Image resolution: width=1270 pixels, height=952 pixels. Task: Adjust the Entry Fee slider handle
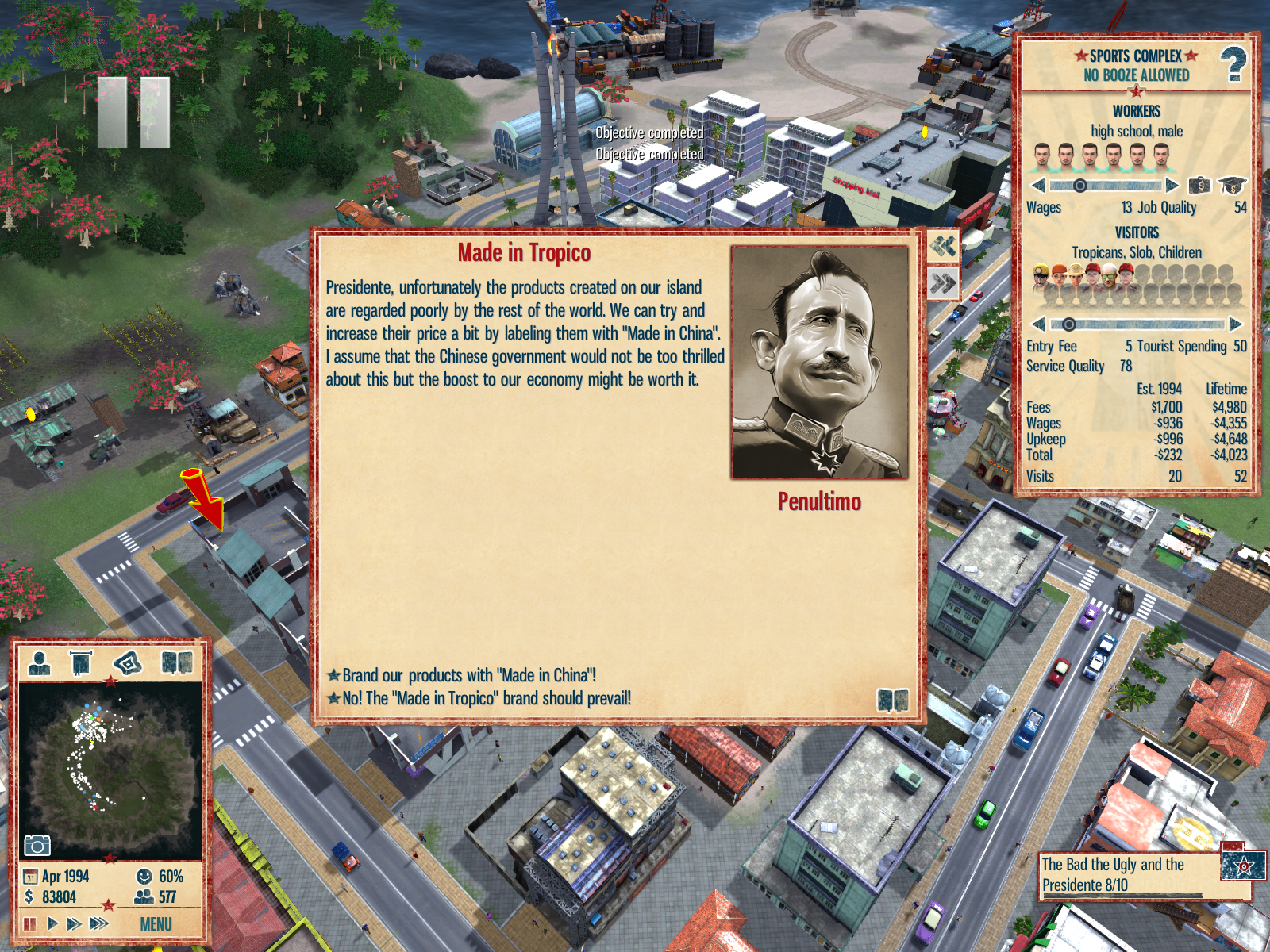coord(1069,324)
